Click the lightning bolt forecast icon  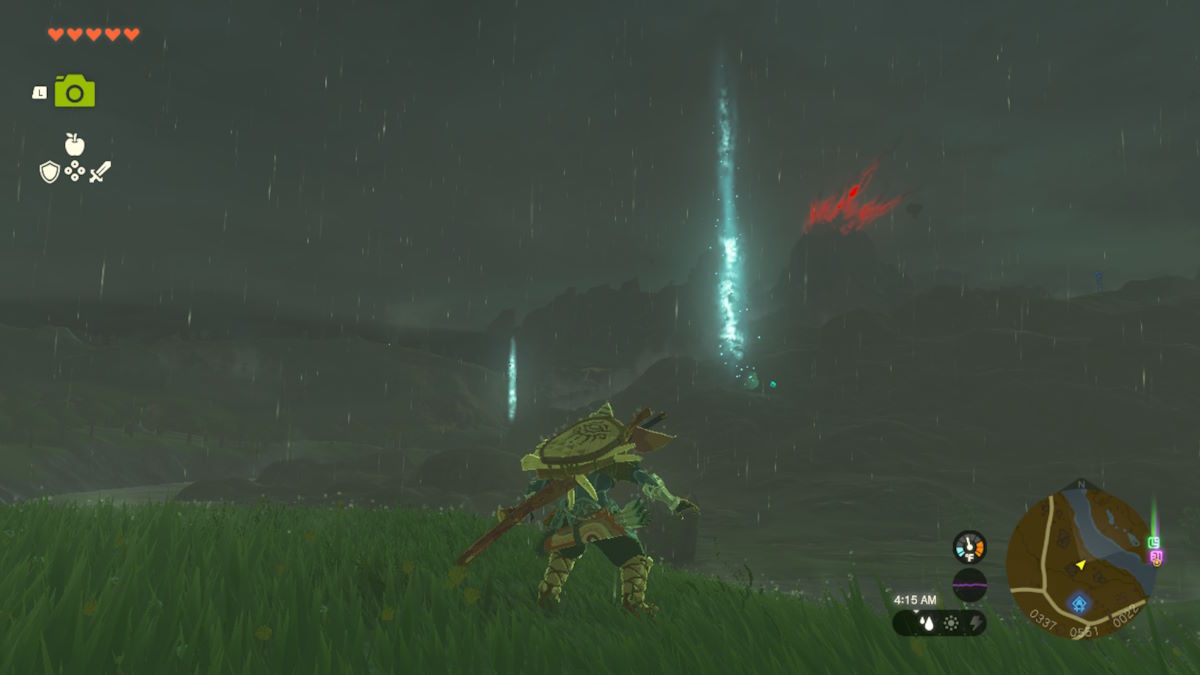click(974, 624)
